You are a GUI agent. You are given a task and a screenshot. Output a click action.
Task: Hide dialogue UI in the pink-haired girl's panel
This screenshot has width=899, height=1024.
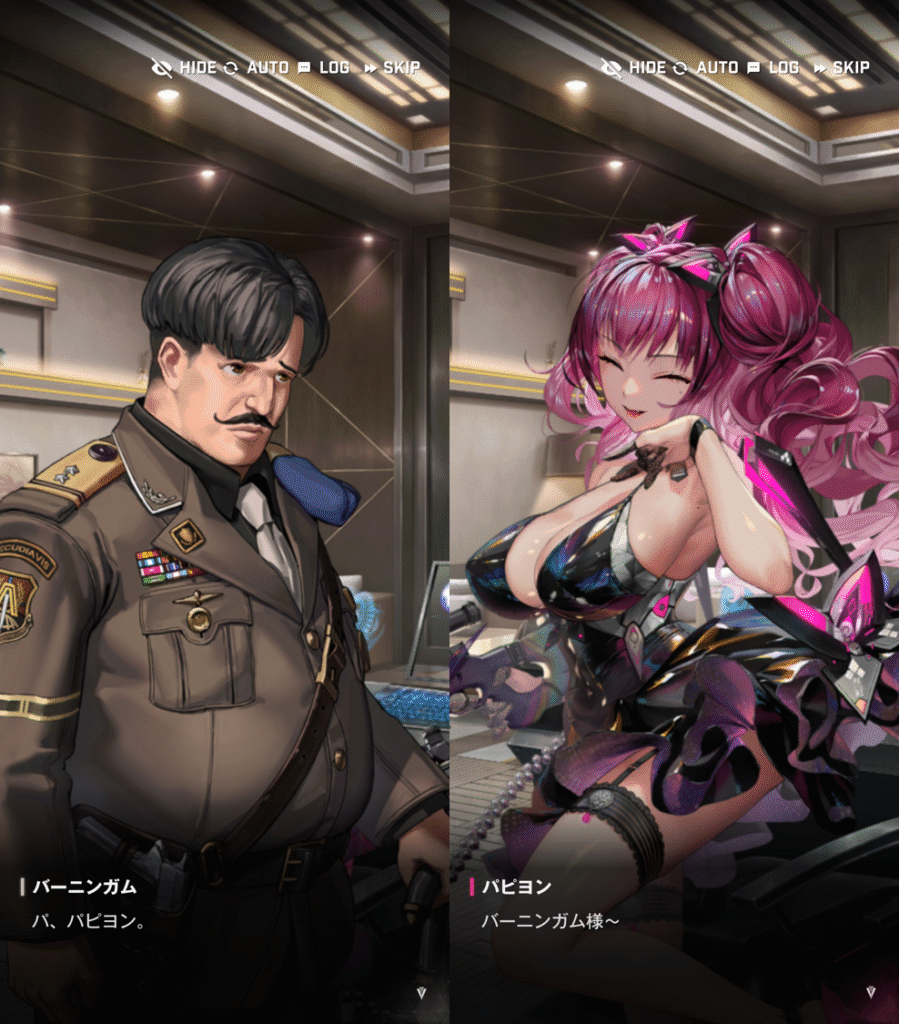click(634, 68)
